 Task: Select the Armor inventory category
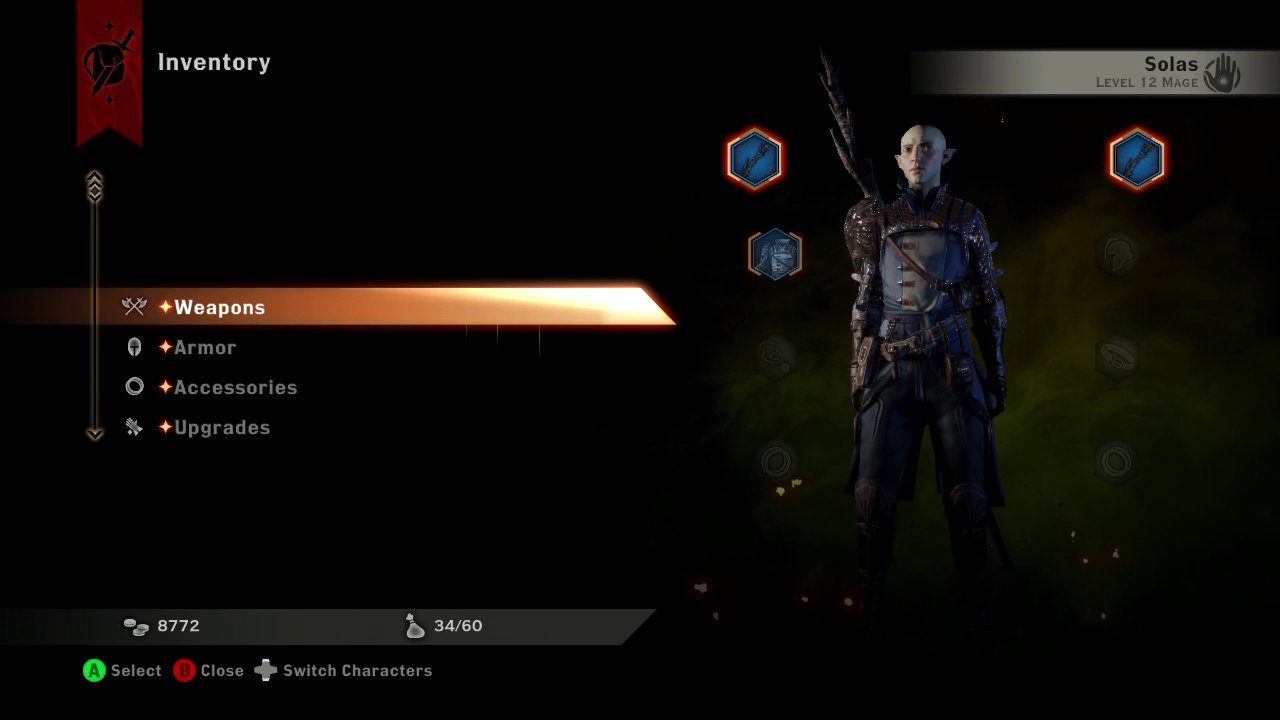point(205,347)
